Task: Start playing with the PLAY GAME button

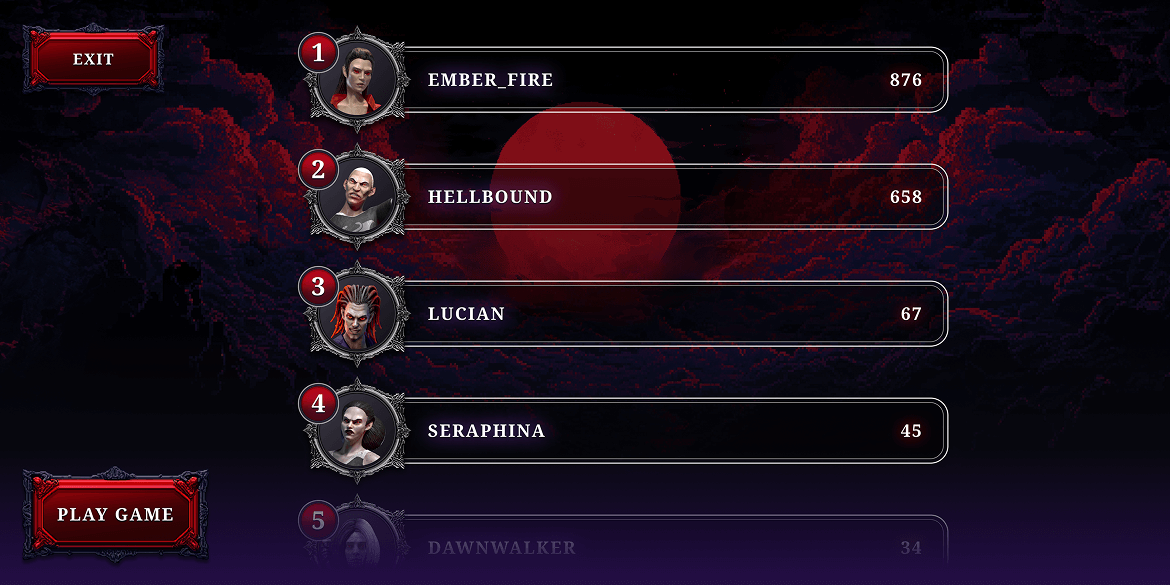Action: coord(115,515)
